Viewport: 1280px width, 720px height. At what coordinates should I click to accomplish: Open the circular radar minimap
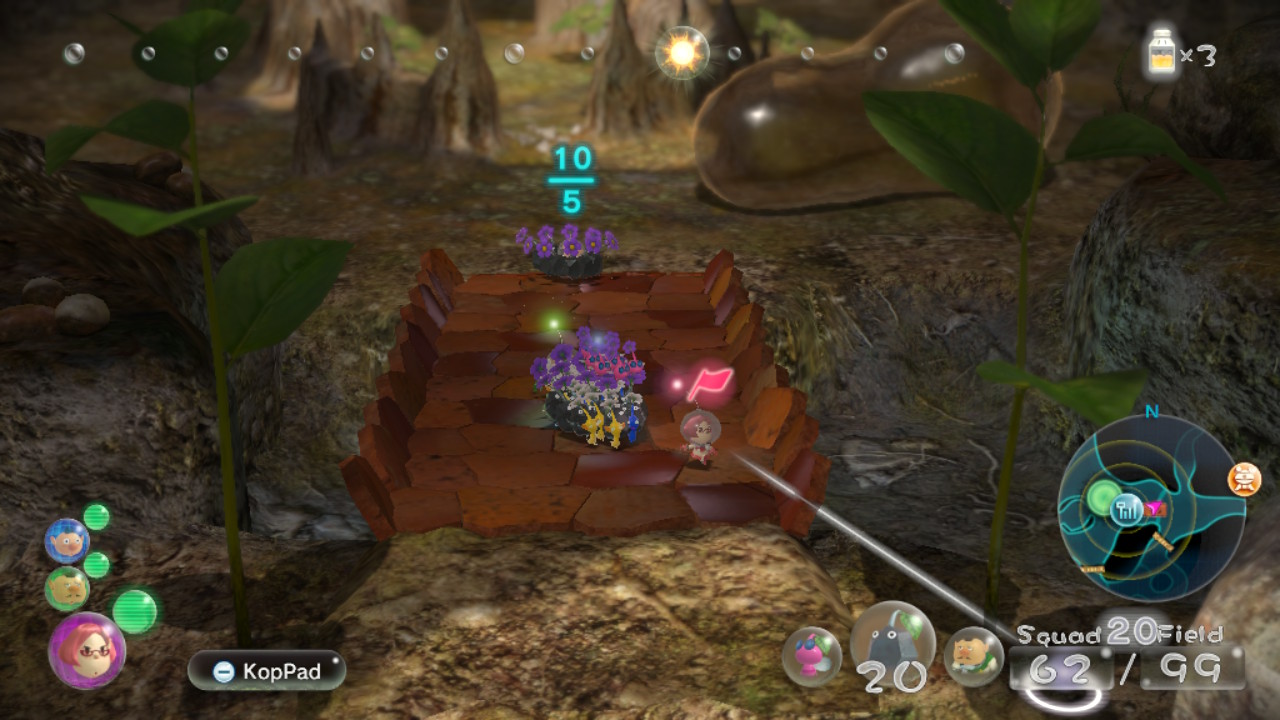point(1152,506)
